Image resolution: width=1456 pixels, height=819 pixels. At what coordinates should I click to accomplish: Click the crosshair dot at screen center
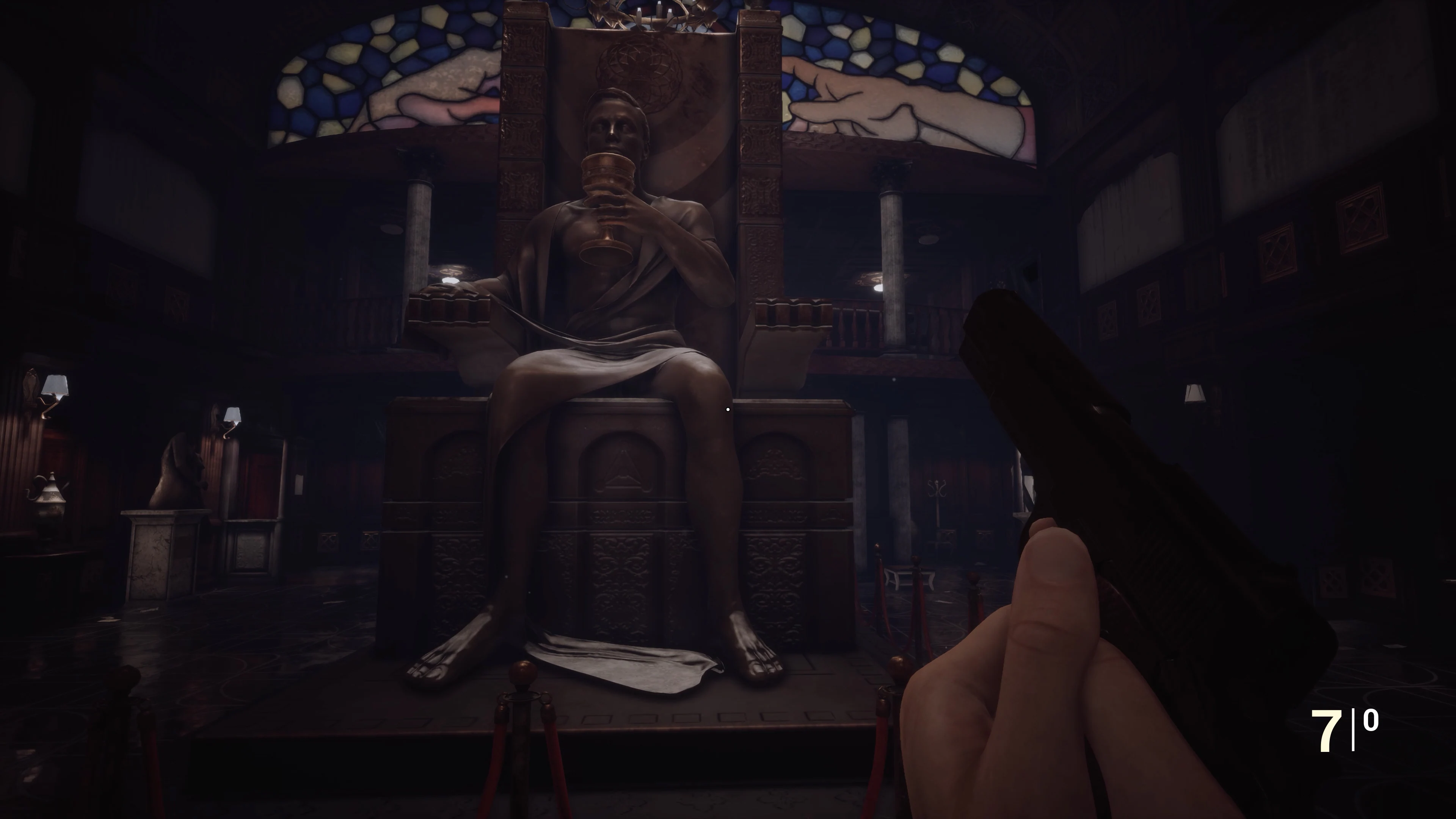click(728, 409)
